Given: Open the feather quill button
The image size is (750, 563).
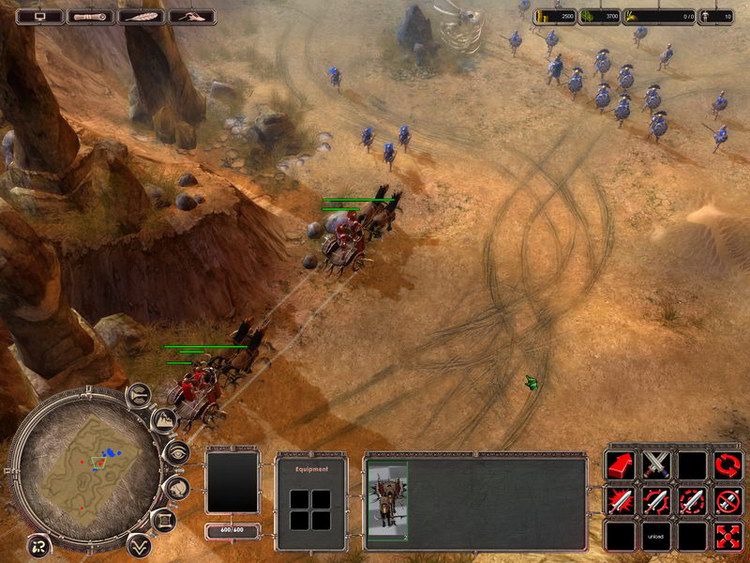Looking at the screenshot, I should pyautogui.click(x=141, y=16).
